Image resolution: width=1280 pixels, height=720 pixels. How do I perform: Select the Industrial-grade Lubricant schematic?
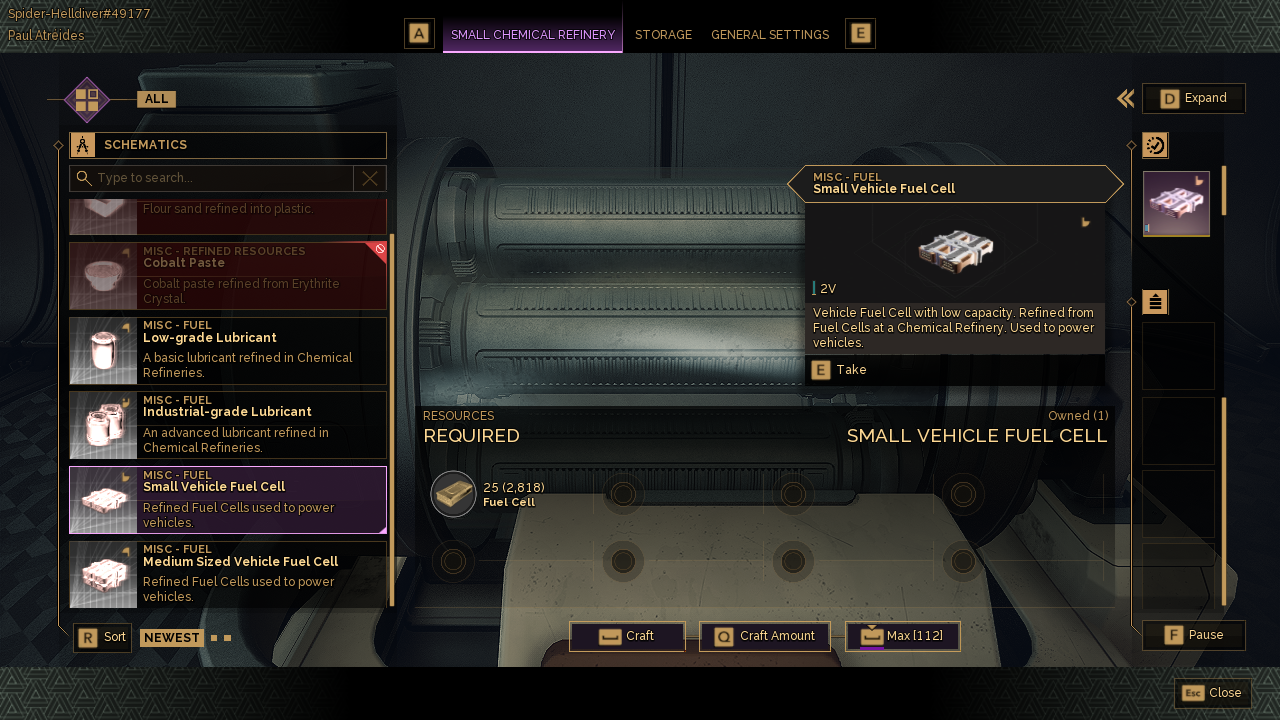(228, 425)
